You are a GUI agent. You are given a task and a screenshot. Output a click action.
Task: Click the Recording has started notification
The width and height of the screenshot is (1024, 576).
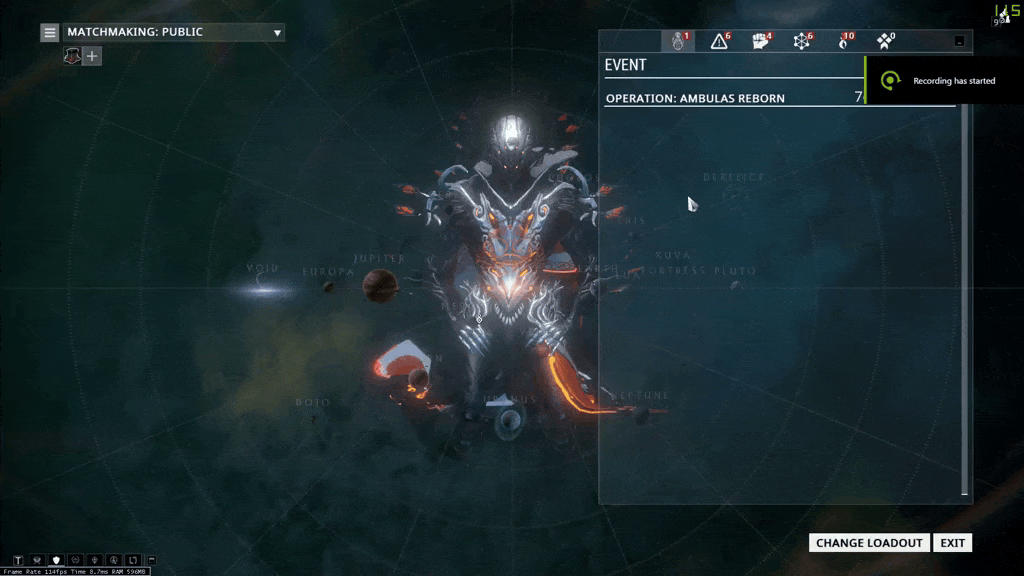click(944, 80)
